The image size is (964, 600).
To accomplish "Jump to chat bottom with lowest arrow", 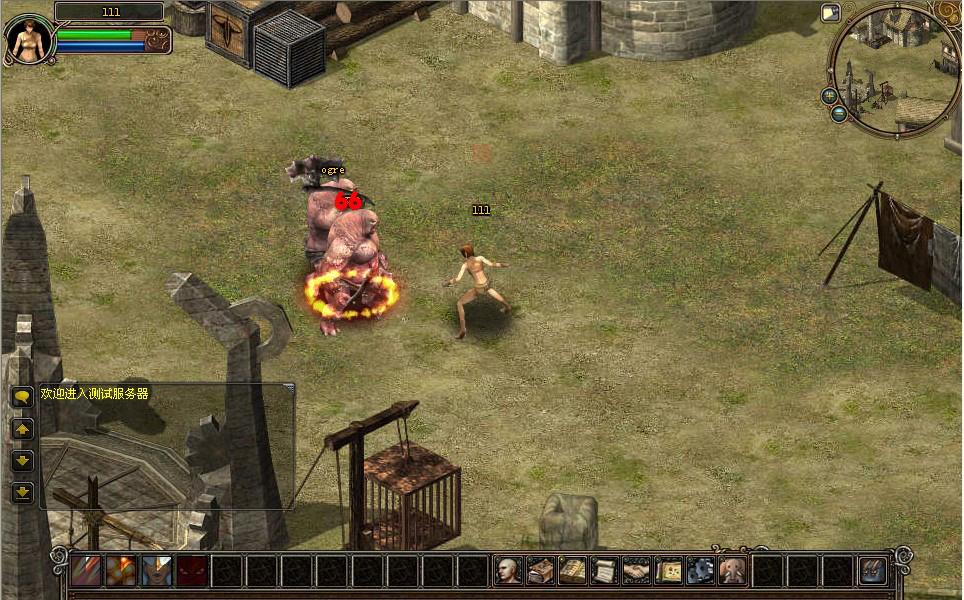I will click(22, 492).
